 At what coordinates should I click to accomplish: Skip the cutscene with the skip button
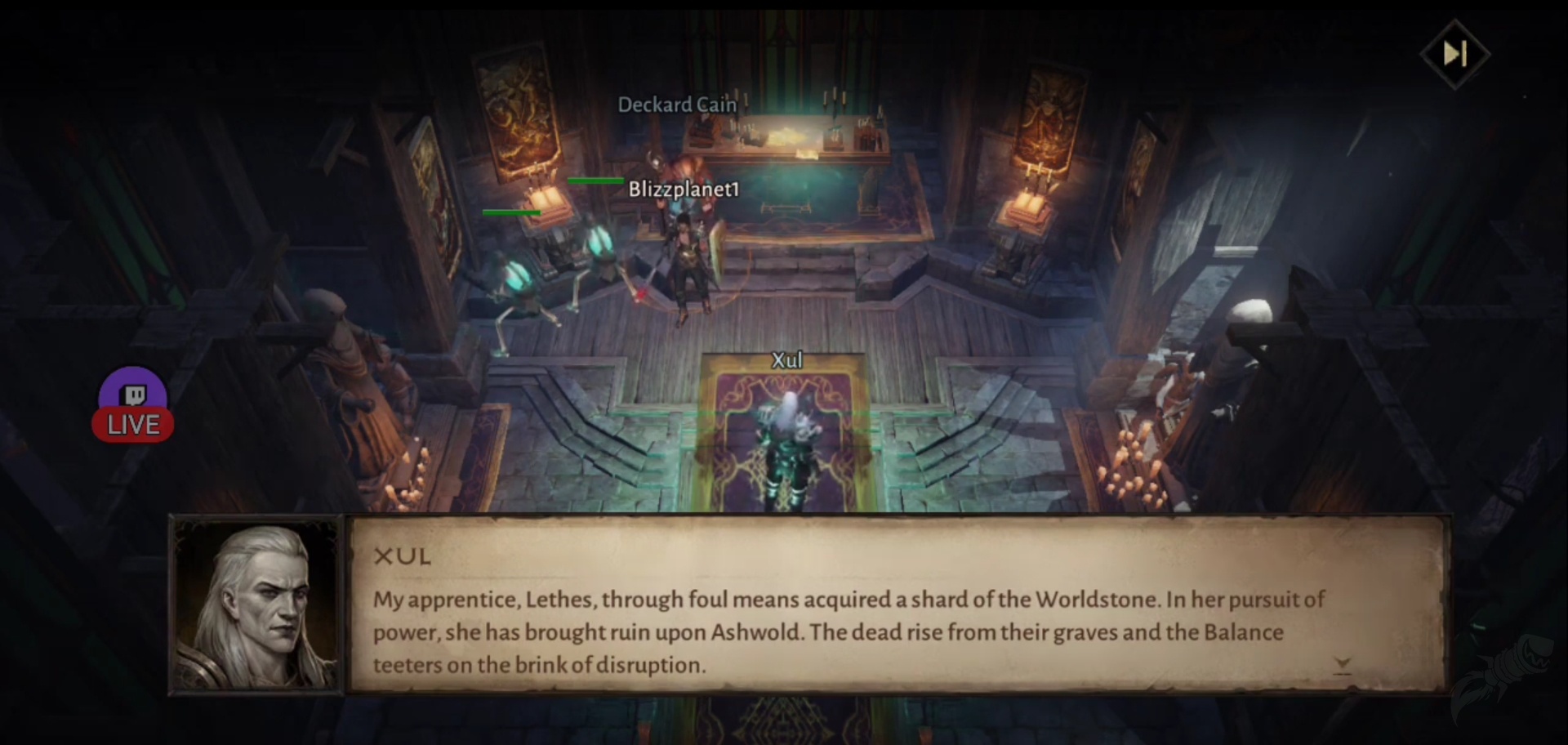pos(1454,54)
